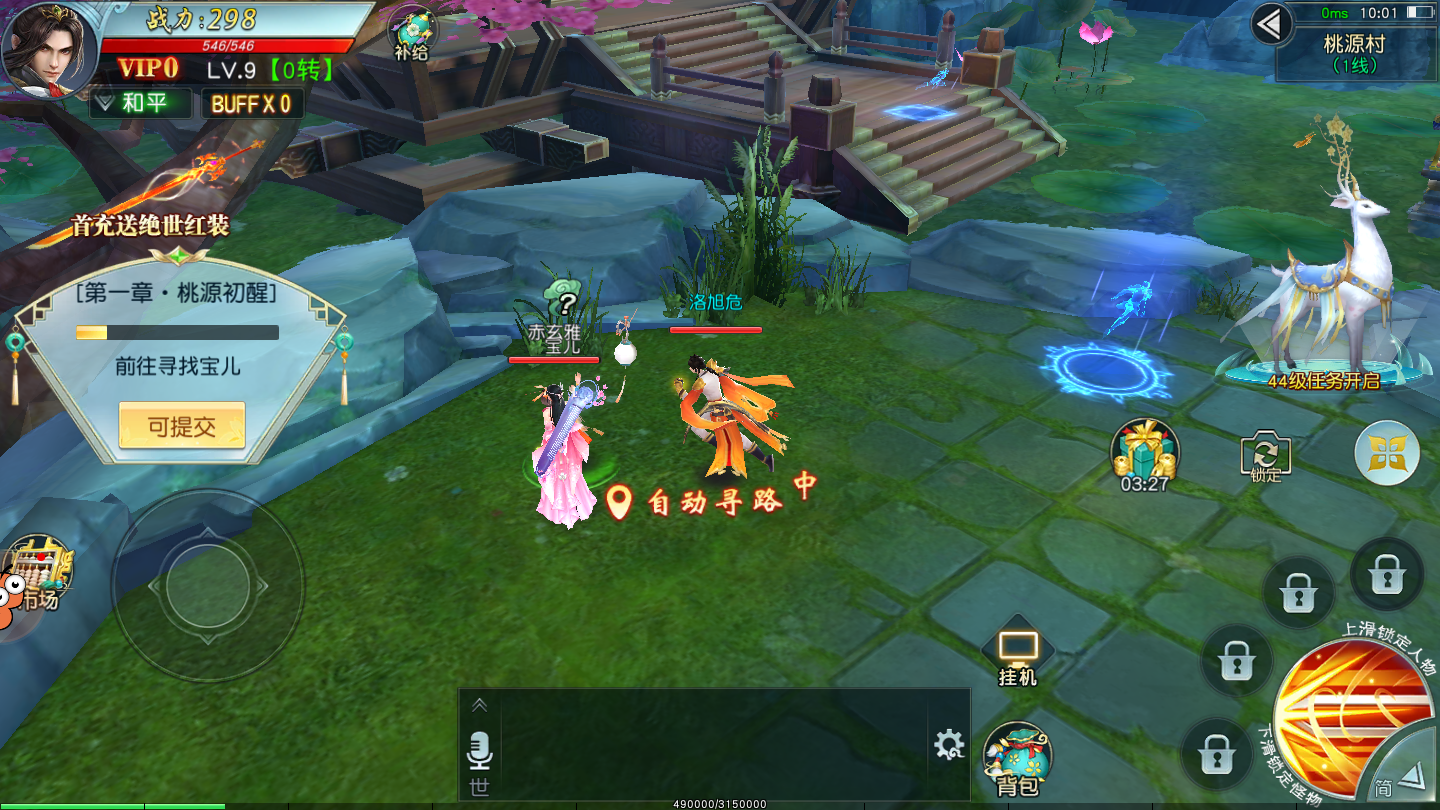Collapse the top-right map panel arrow

coord(1271,24)
